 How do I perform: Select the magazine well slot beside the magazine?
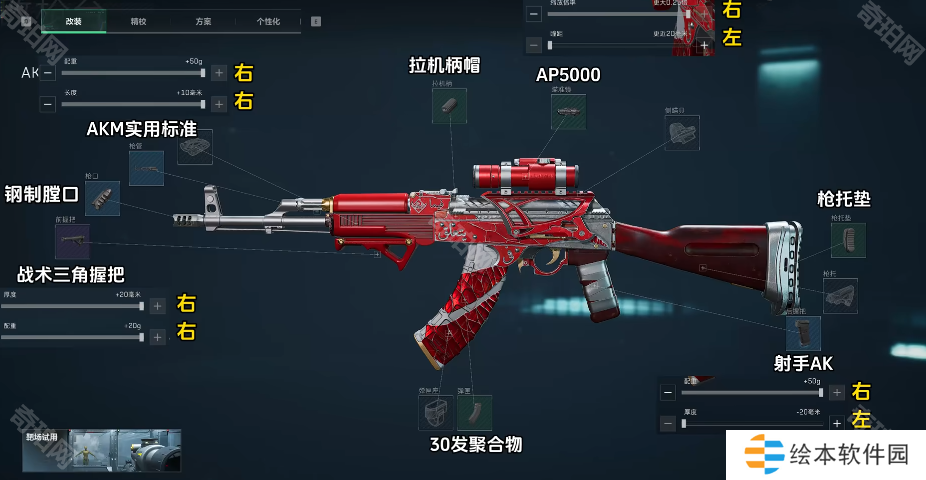(435, 412)
